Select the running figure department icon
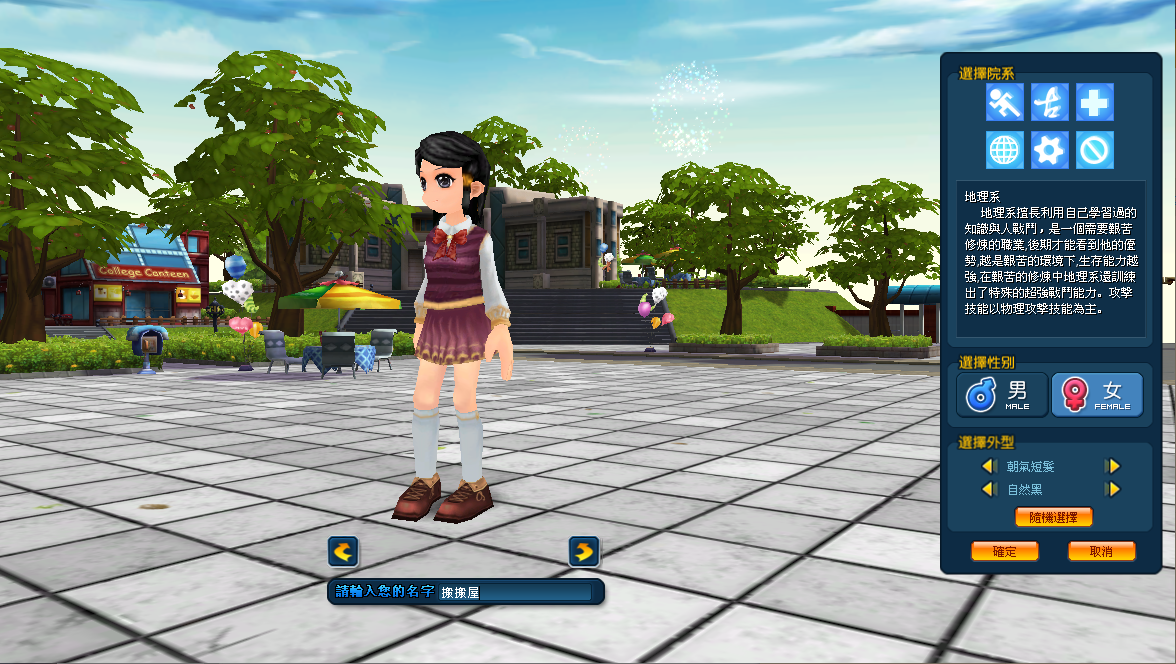This screenshot has height=664, width=1176. pos(1004,102)
